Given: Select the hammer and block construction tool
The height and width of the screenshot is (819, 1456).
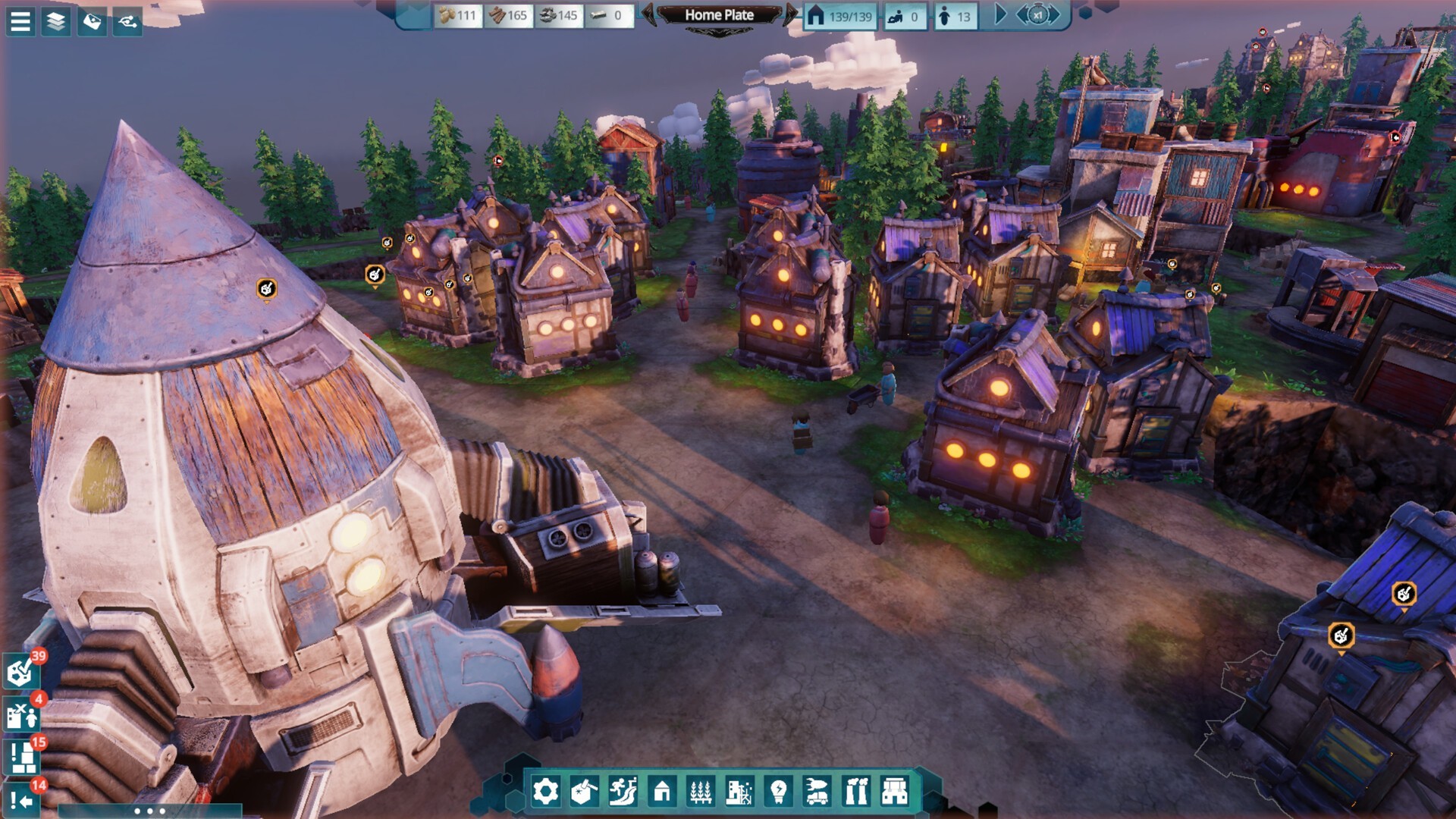Looking at the screenshot, I should tap(584, 792).
